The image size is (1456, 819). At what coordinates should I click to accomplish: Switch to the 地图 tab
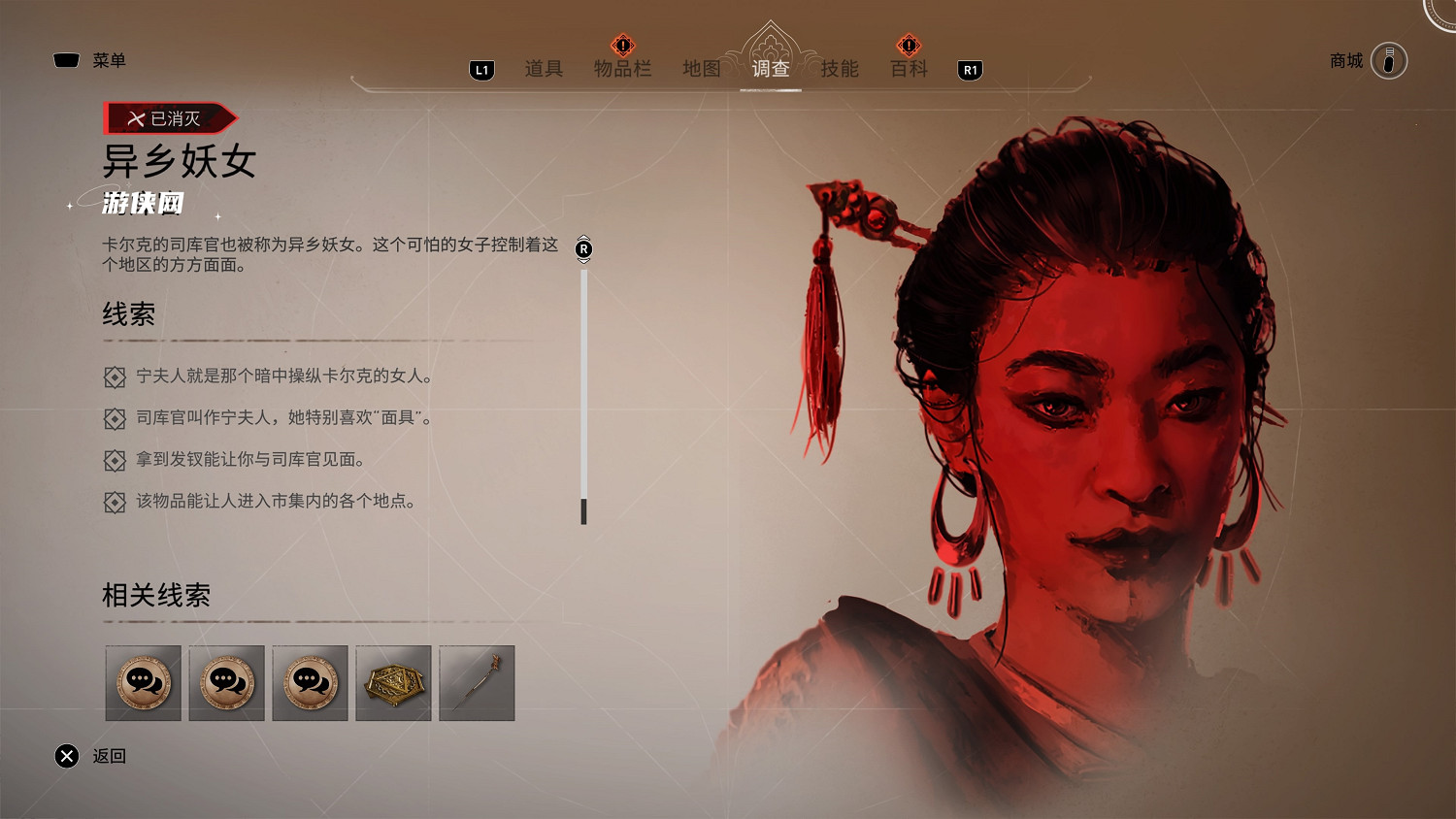(701, 69)
